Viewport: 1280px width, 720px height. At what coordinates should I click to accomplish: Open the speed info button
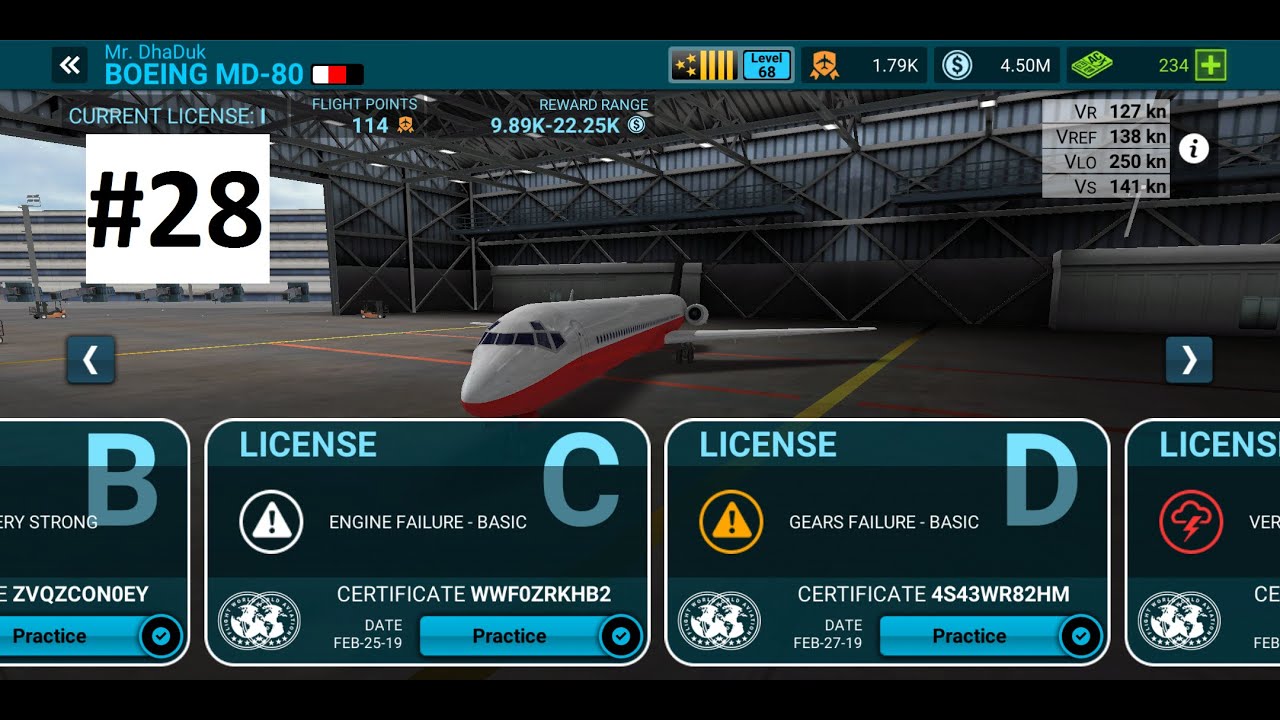[1193, 149]
